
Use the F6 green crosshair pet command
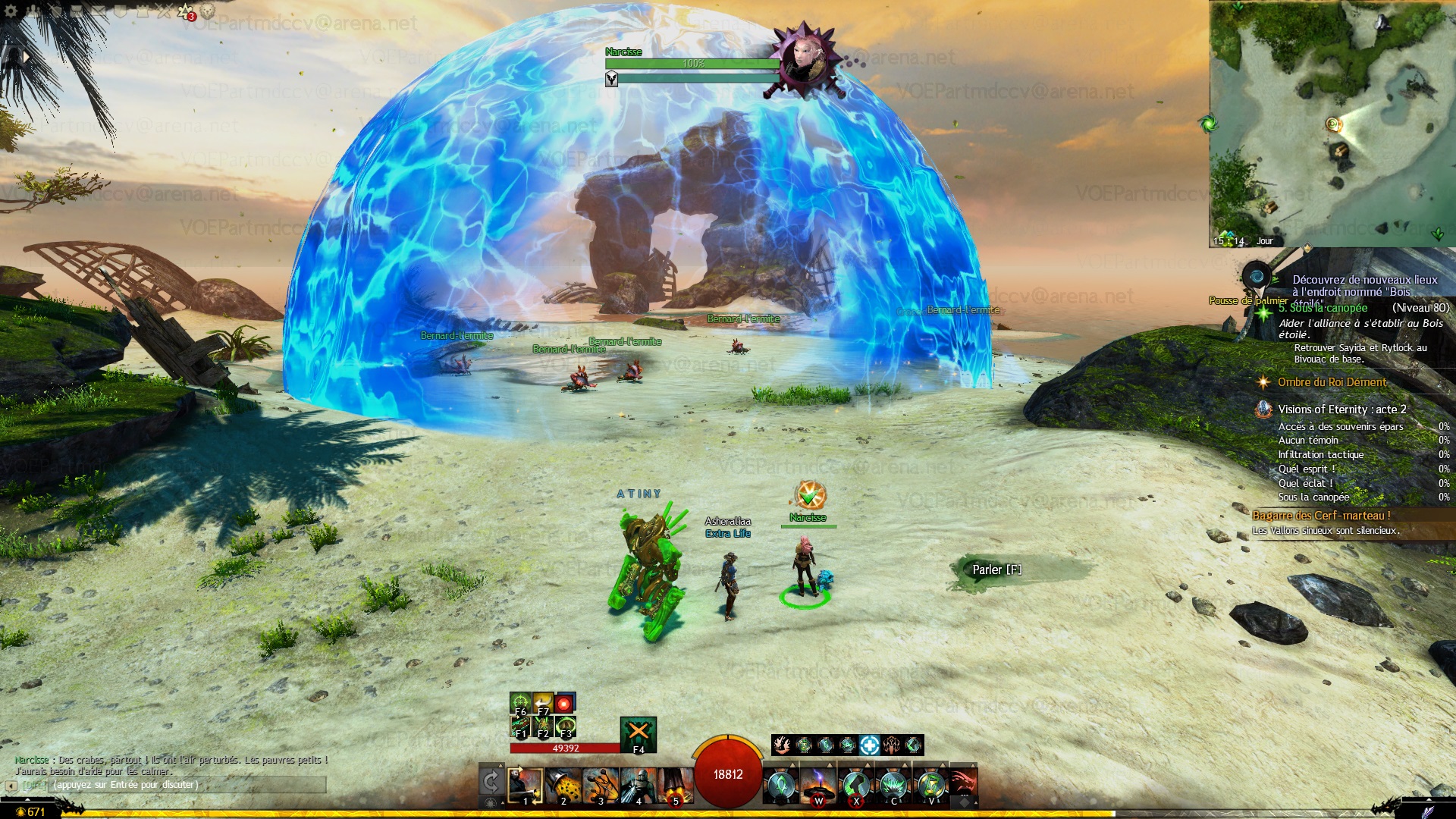point(520,704)
